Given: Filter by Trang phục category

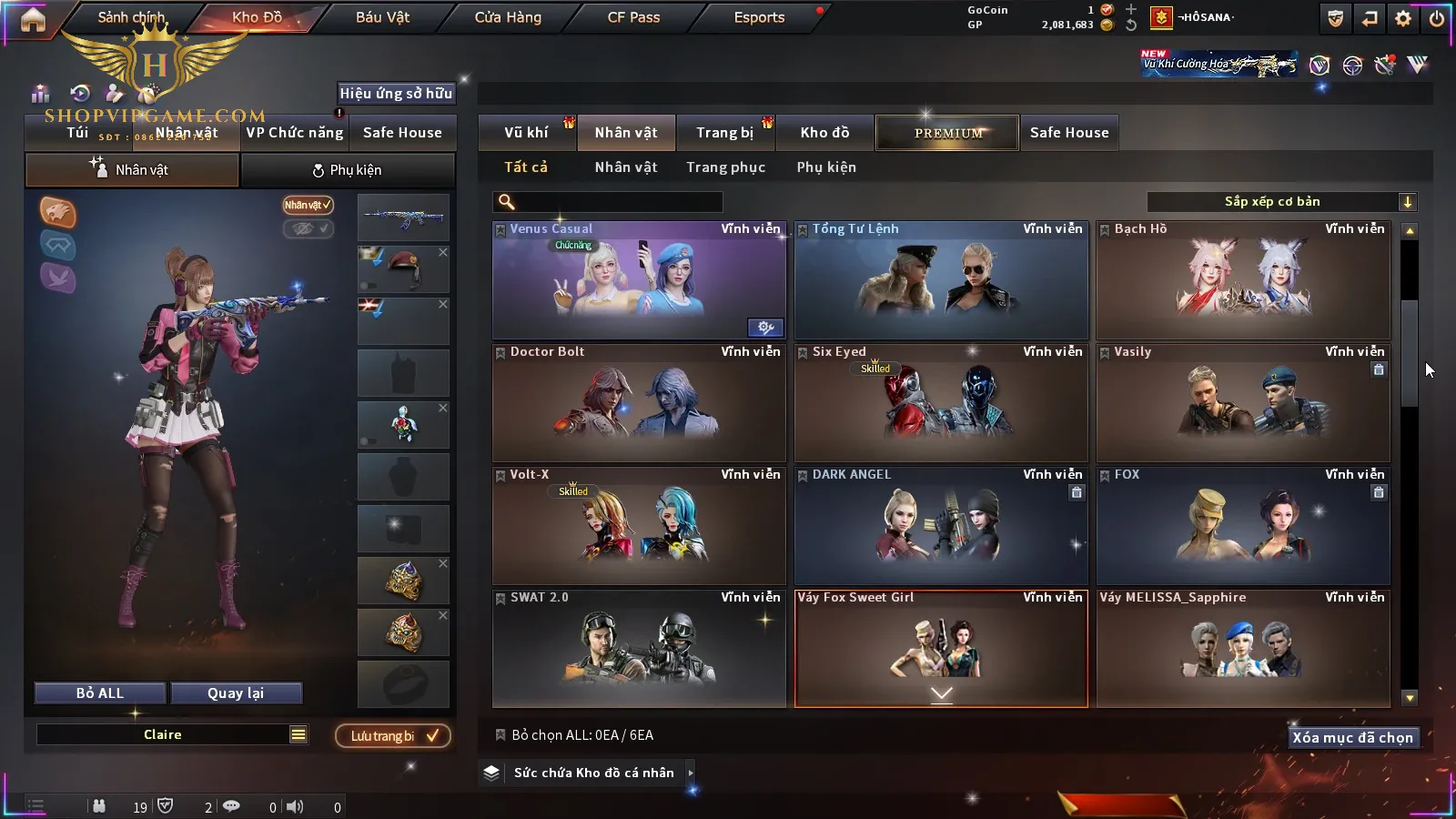Looking at the screenshot, I should pyautogui.click(x=725, y=167).
